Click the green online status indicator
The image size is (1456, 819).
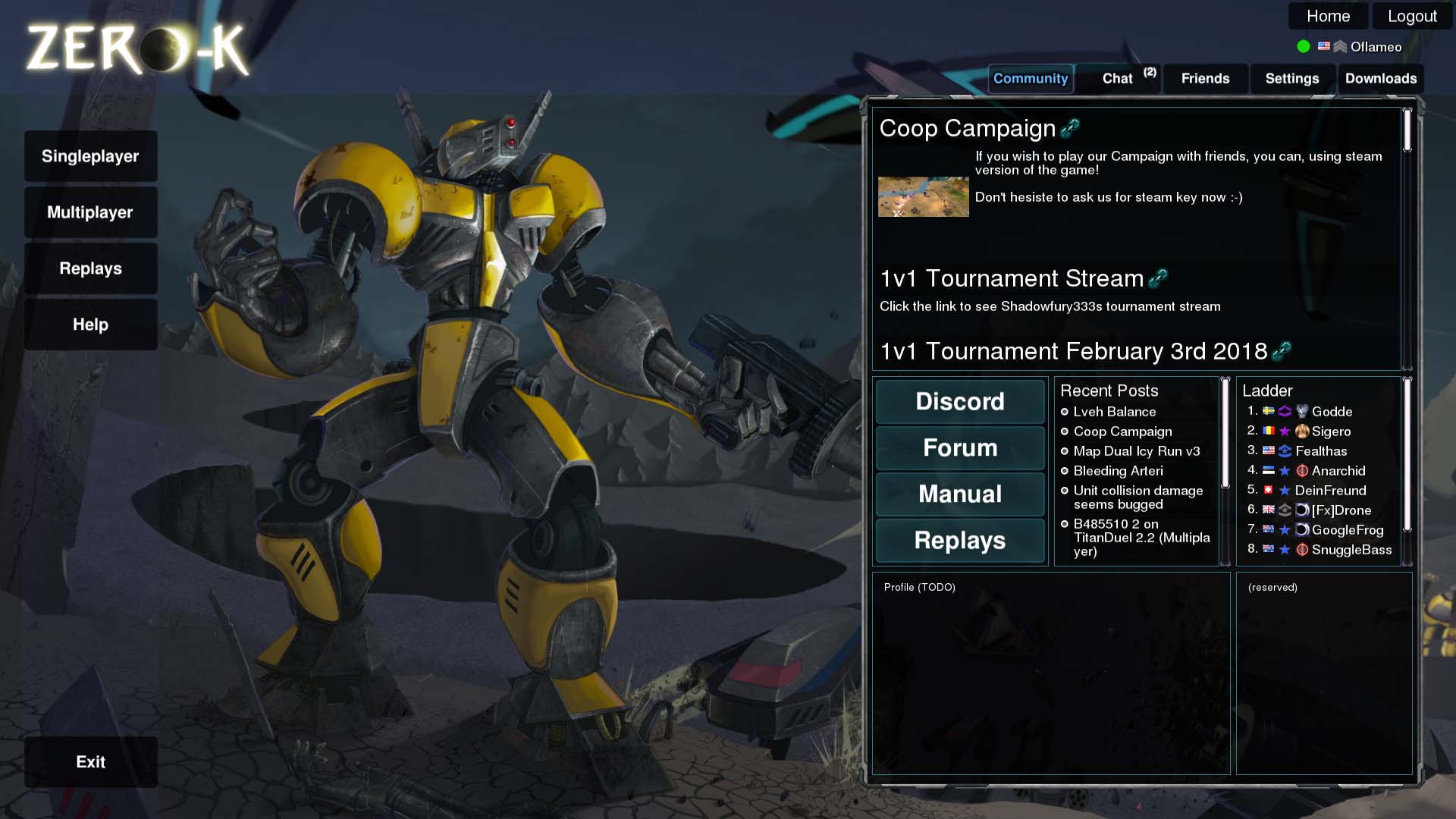1303,46
